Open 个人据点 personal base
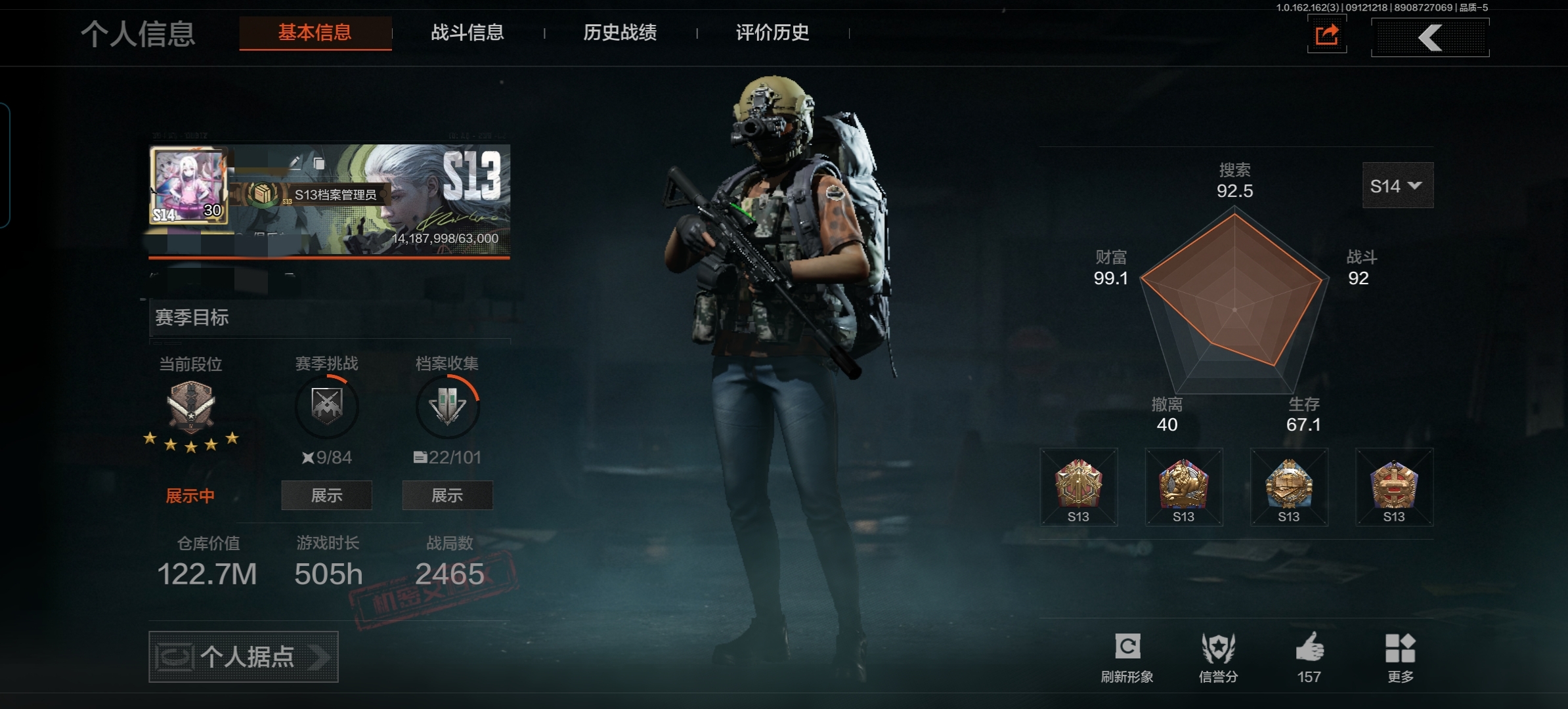 tap(243, 656)
